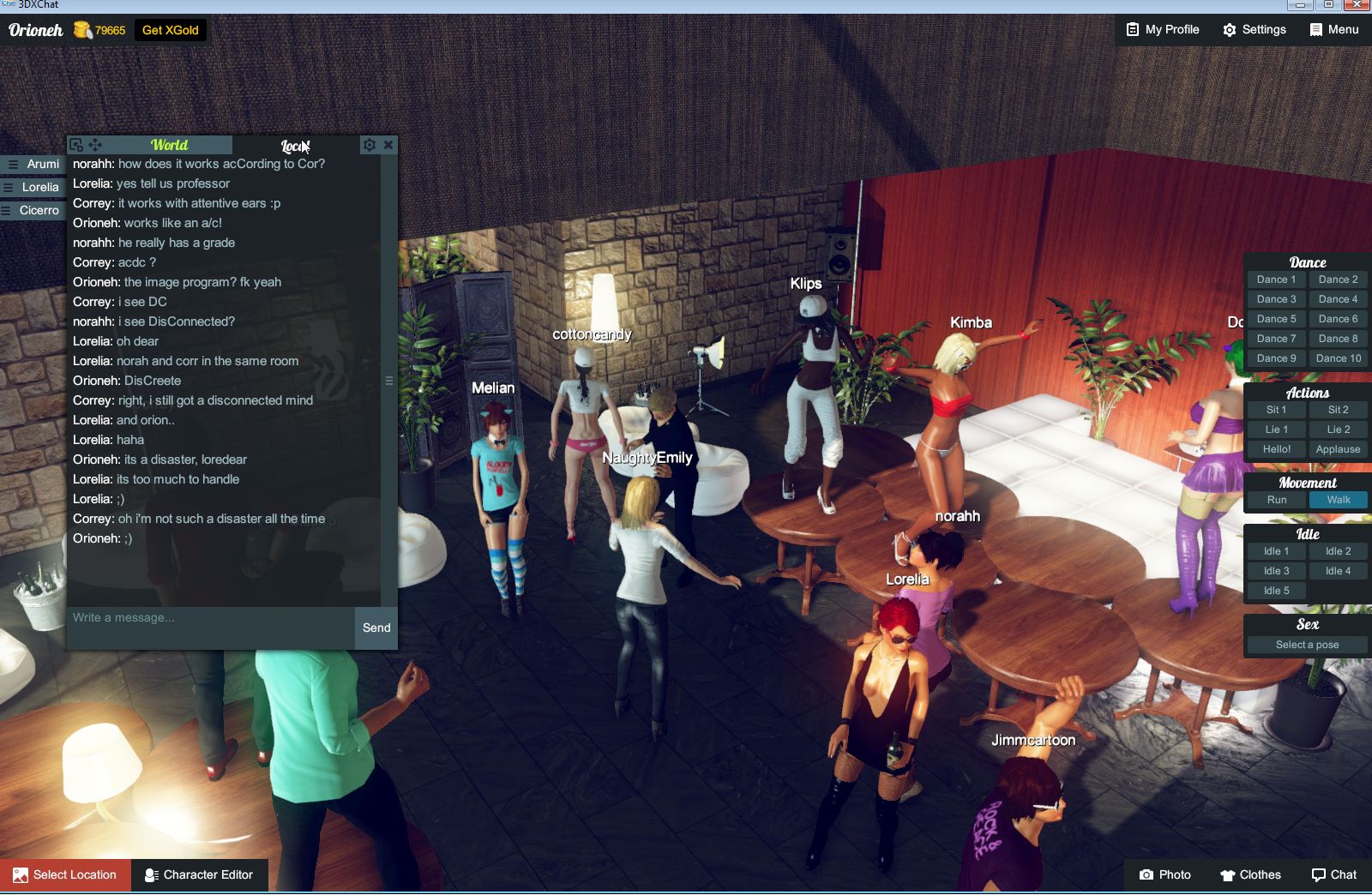Click the chat window move icon
Image resolution: width=1372 pixels, height=895 pixels.
pyautogui.click(x=95, y=144)
